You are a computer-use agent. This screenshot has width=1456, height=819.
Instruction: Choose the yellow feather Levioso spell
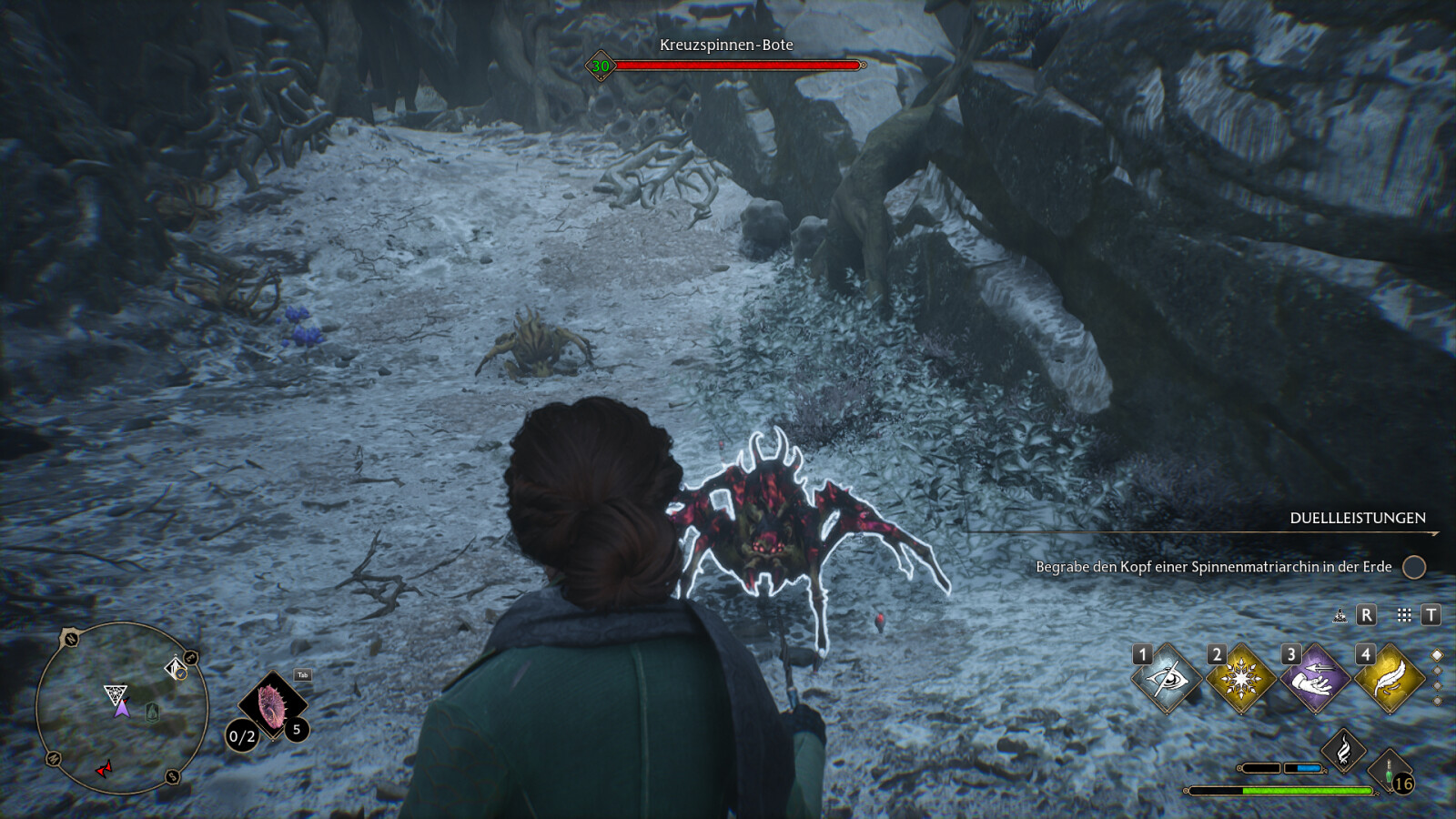tap(1389, 679)
